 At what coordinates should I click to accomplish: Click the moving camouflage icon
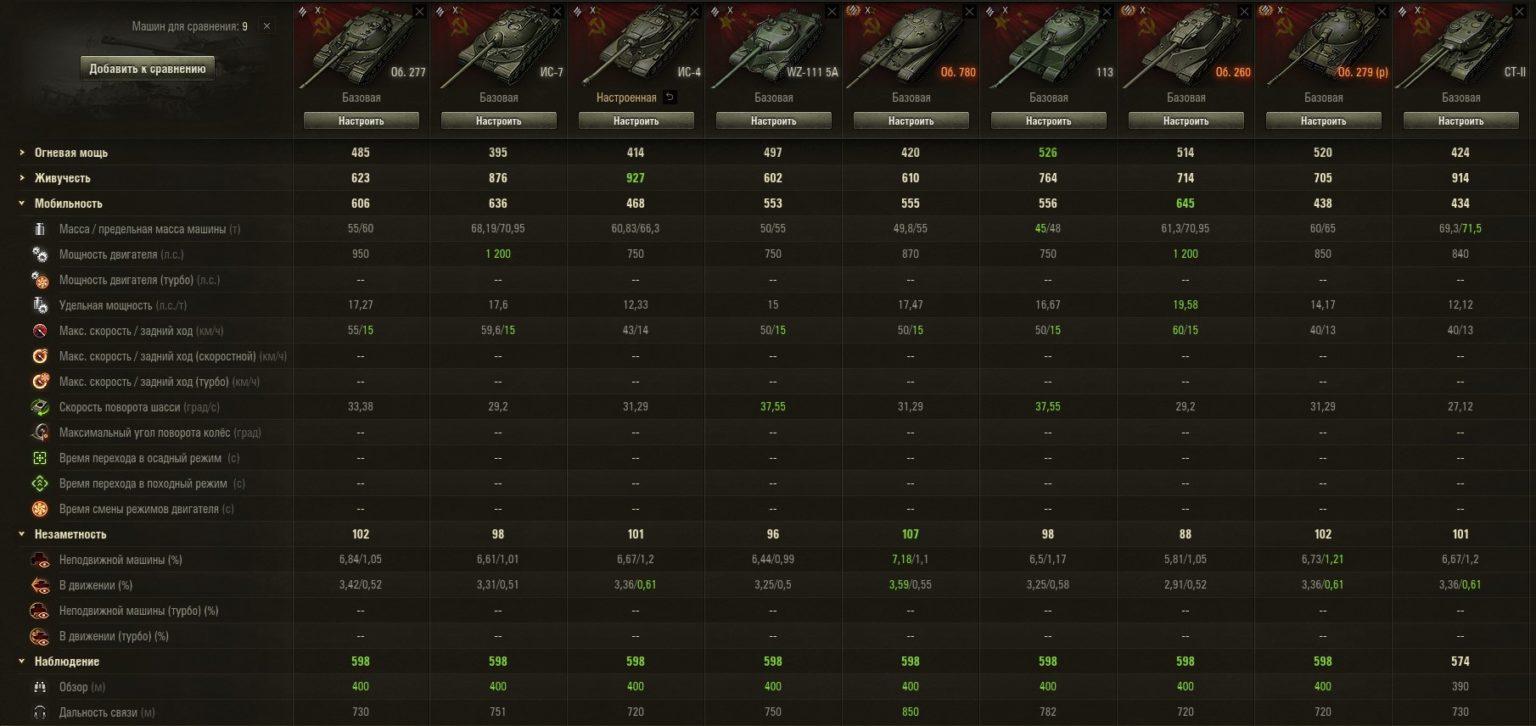[x=40, y=584]
